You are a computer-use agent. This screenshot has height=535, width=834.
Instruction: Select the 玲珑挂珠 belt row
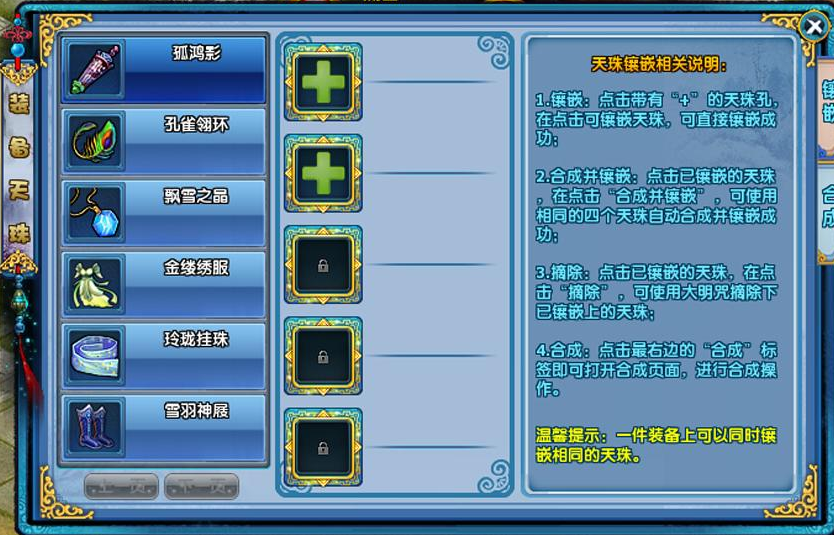coord(165,355)
